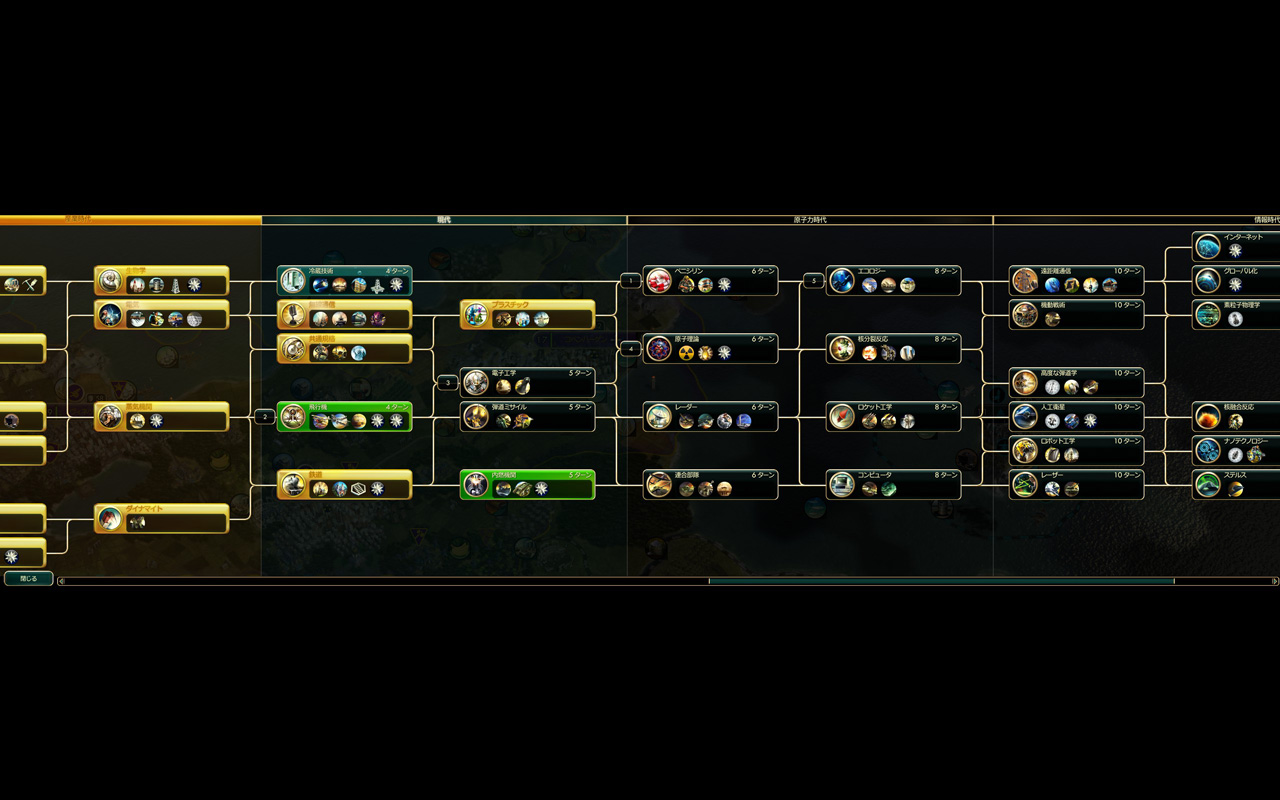Select the 電子工学 (Electronics) technology
1280x800 pixels.
click(527, 382)
